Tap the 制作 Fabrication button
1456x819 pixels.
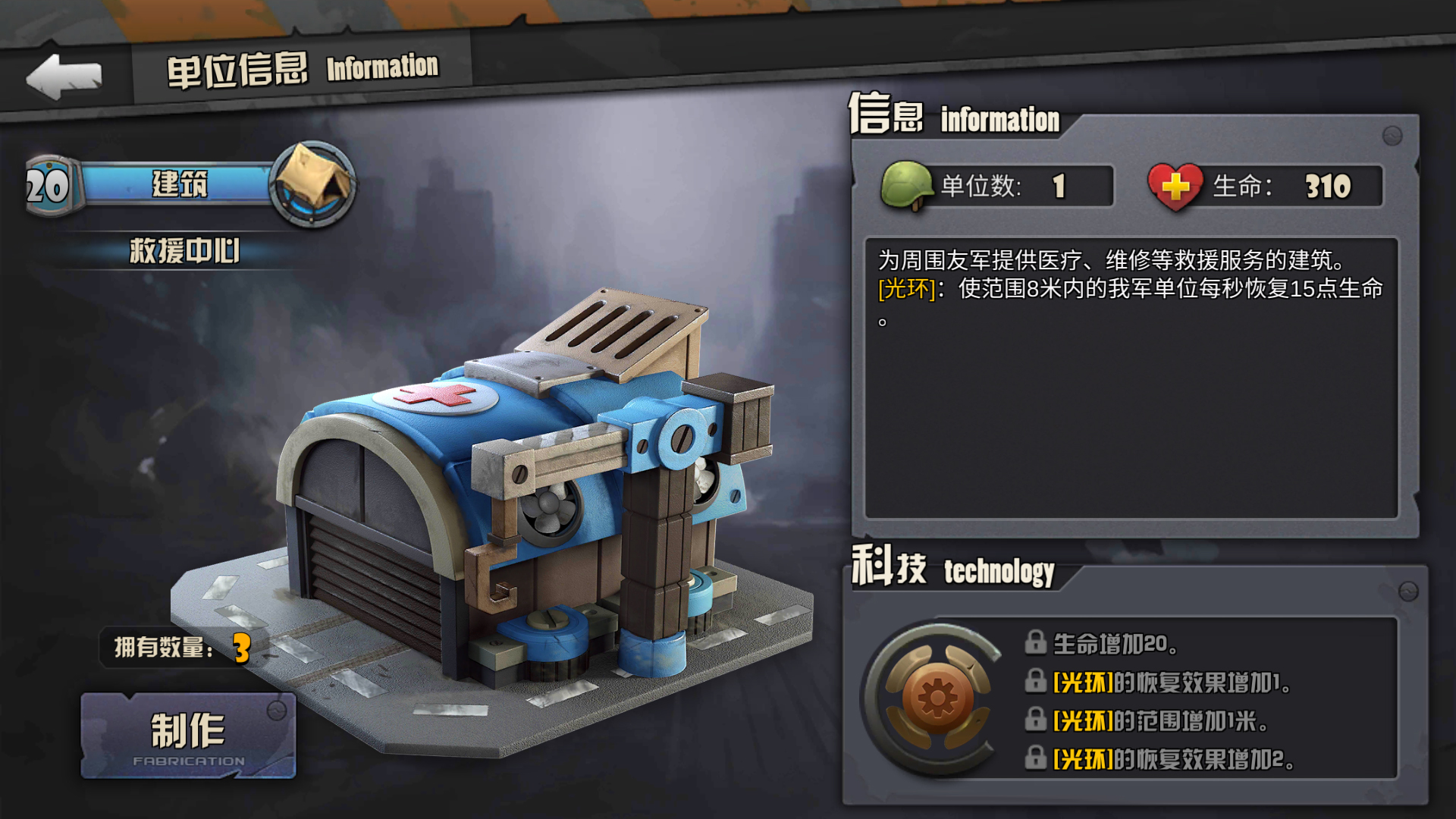click(x=188, y=736)
